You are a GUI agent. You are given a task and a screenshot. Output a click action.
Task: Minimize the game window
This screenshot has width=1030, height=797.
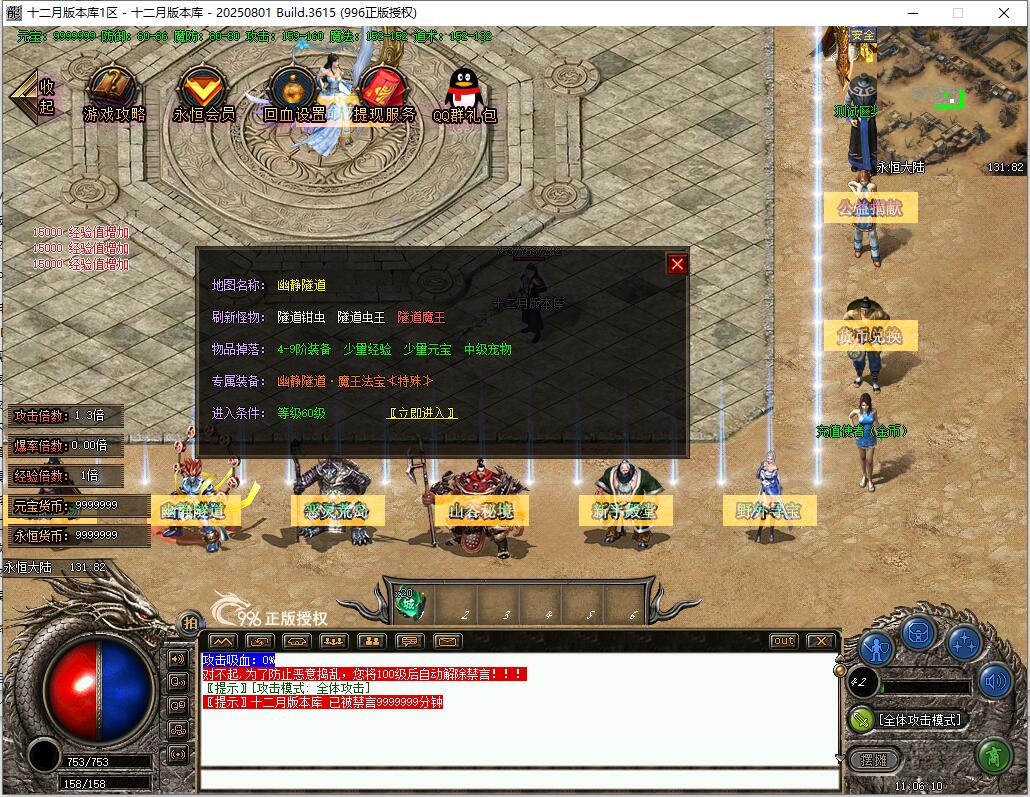(912, 13)
